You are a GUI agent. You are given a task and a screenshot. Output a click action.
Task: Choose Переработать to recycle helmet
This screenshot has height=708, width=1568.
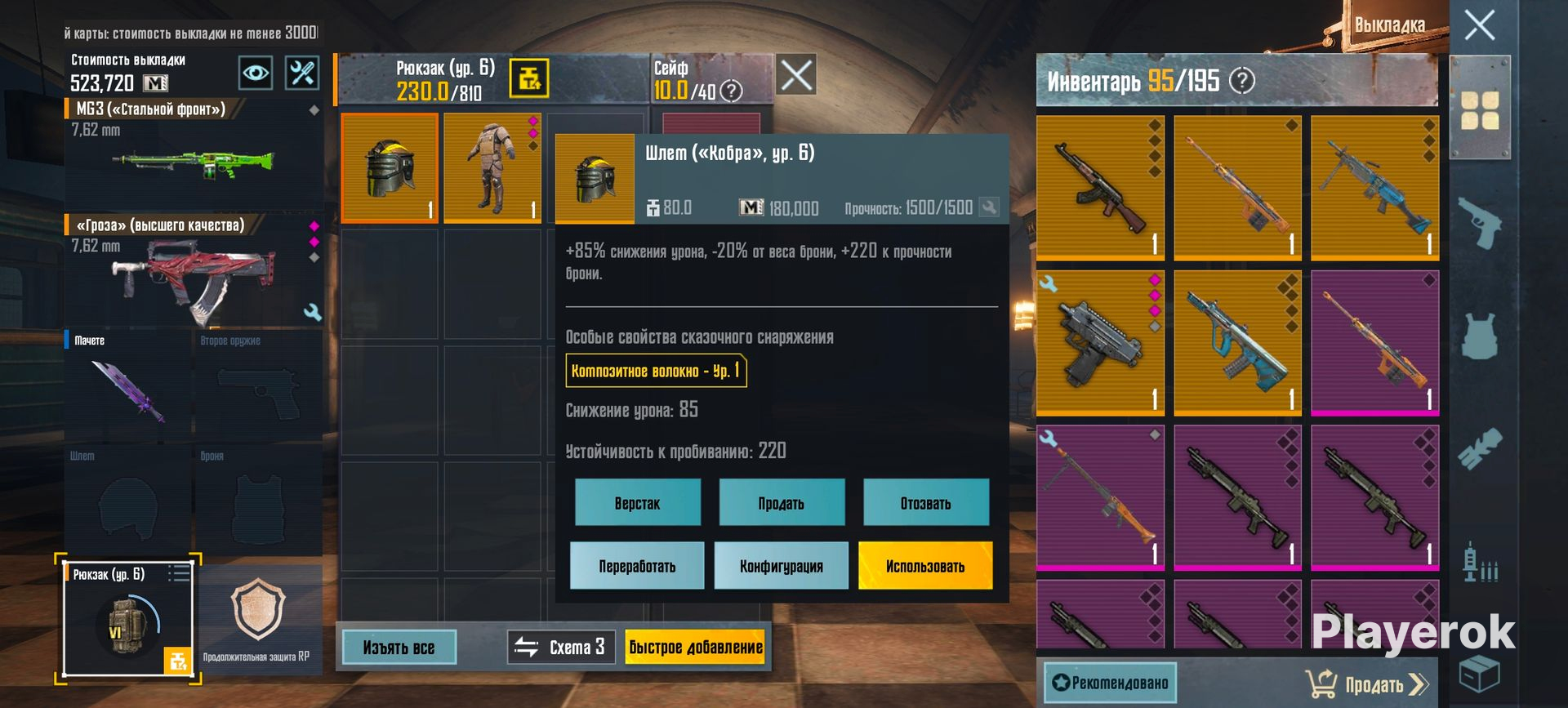637,566
